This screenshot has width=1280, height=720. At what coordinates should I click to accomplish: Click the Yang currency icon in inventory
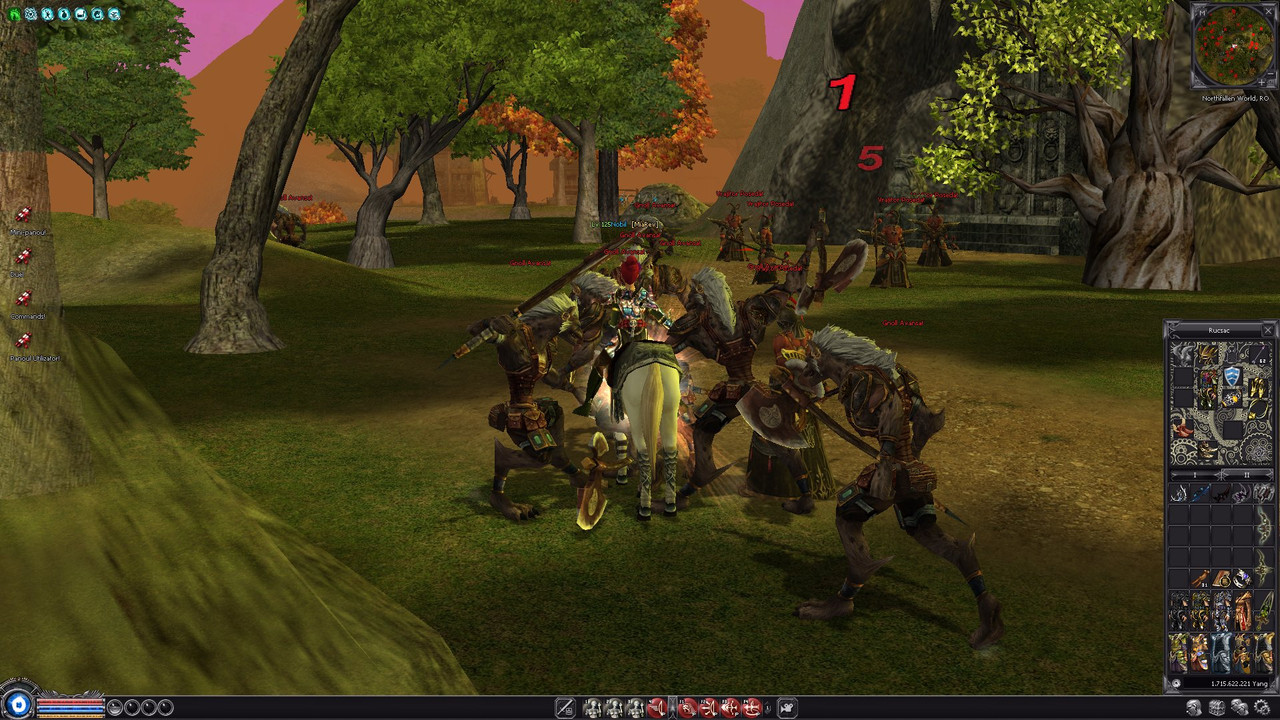(x=1176, y=684)
